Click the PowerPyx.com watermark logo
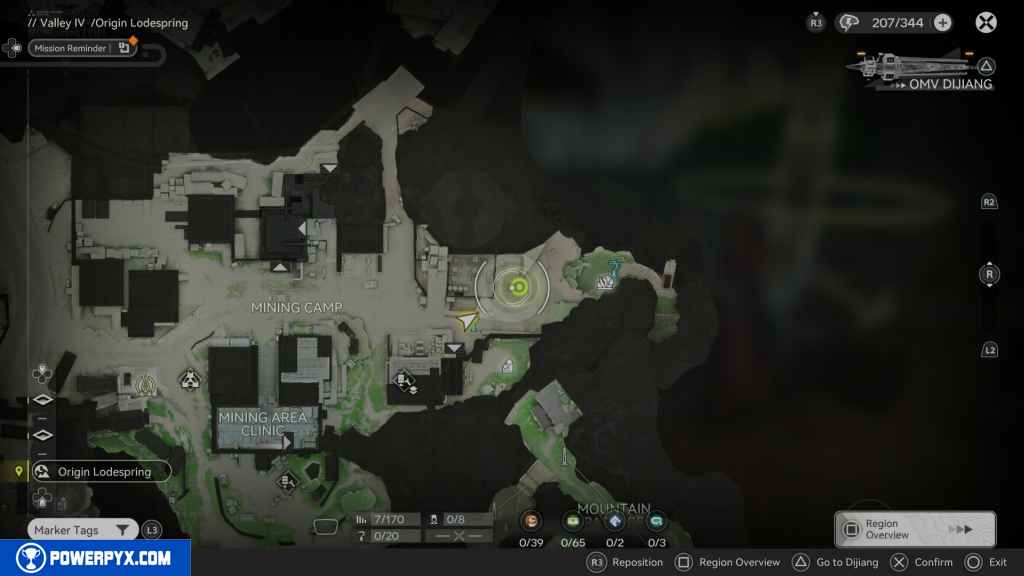The image size is (1024, 576). click(94, 558)
